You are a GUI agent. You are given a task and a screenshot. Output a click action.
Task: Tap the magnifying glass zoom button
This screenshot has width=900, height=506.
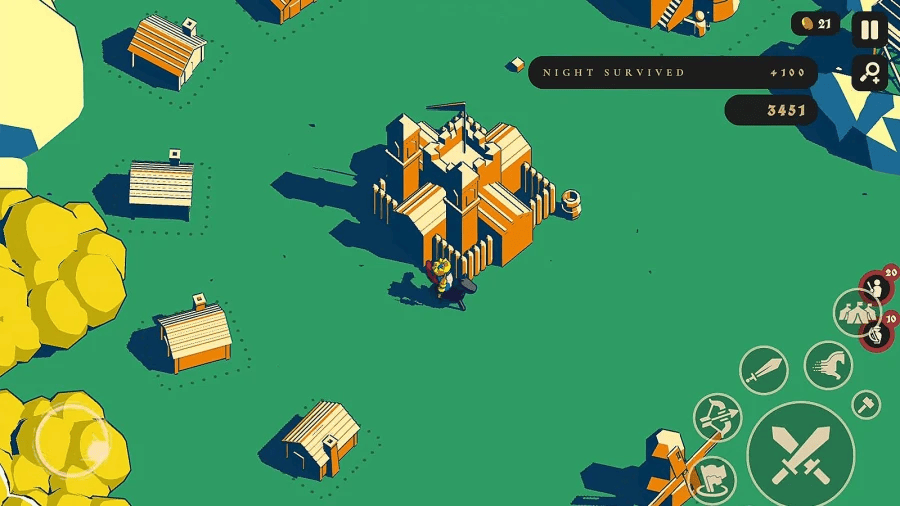click(x=870, y=72)
